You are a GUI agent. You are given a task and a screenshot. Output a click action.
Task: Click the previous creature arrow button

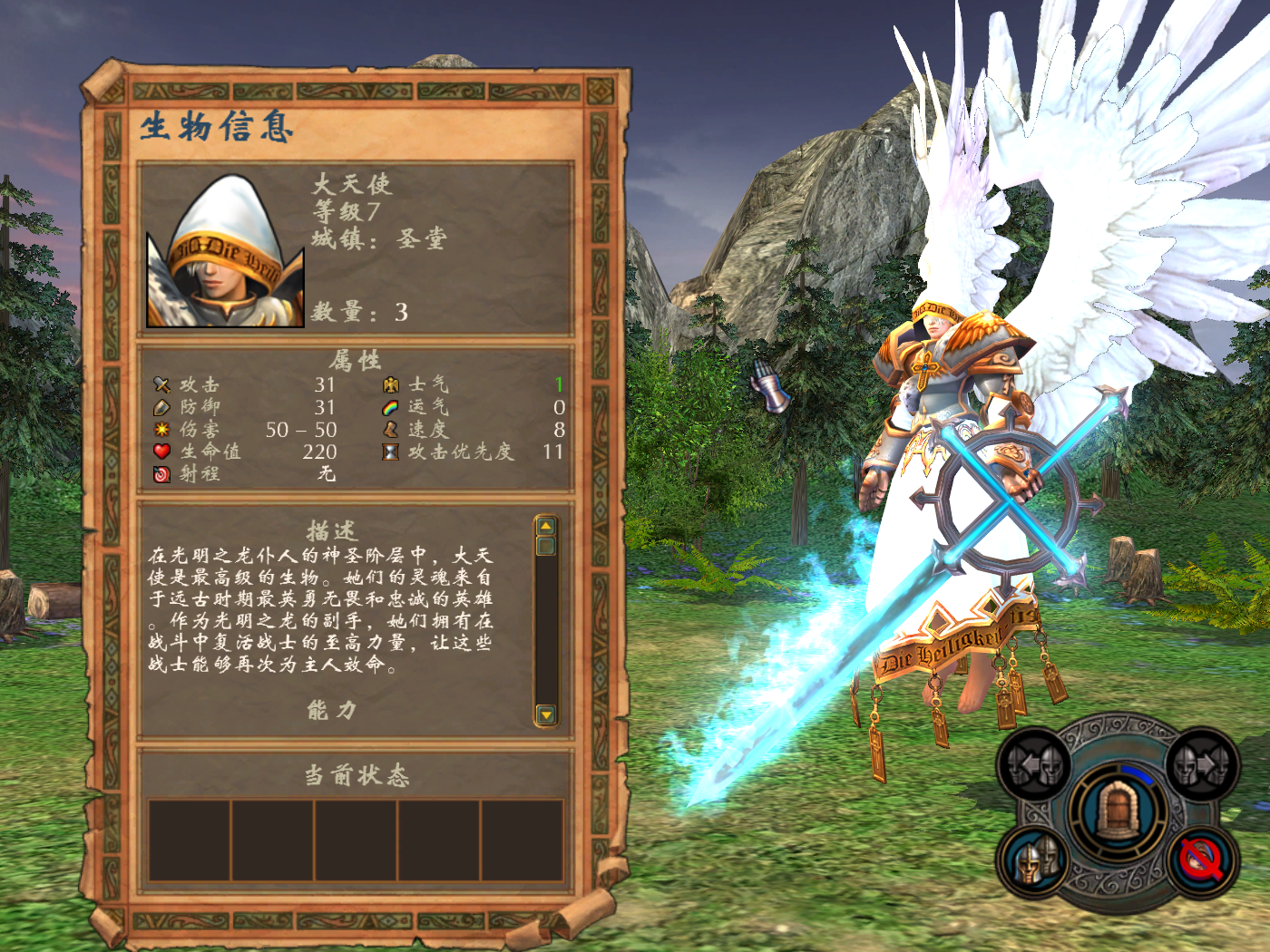point(1034,764)
